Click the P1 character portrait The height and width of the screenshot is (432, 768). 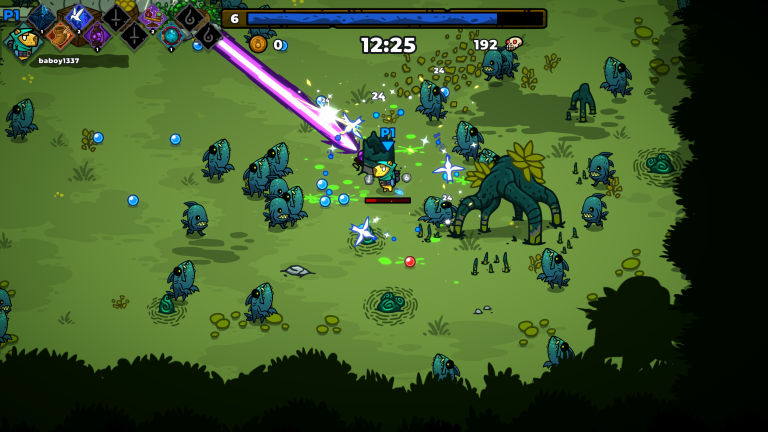click(x=22, y=41)
